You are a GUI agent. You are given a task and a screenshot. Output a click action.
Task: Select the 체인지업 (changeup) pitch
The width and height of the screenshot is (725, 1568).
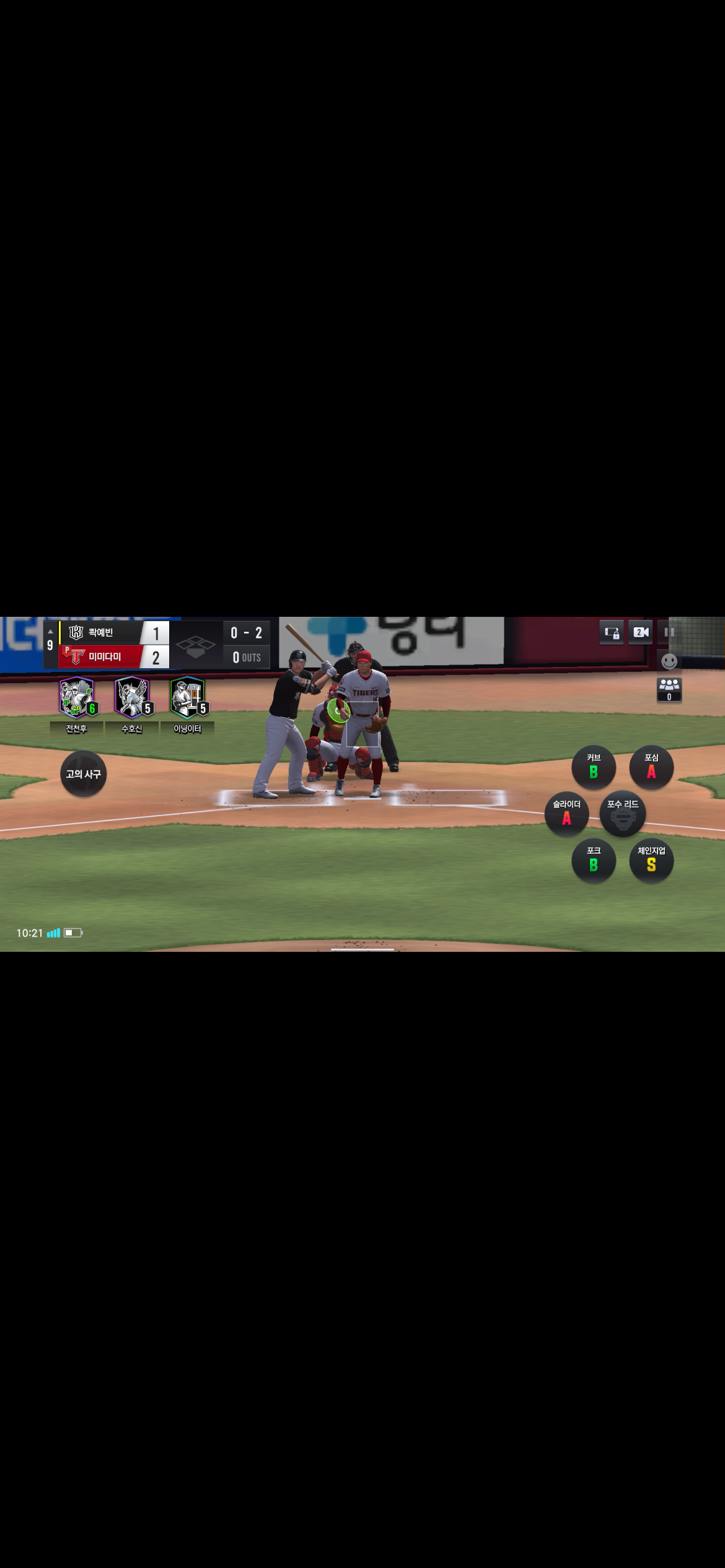click(651, 860)
